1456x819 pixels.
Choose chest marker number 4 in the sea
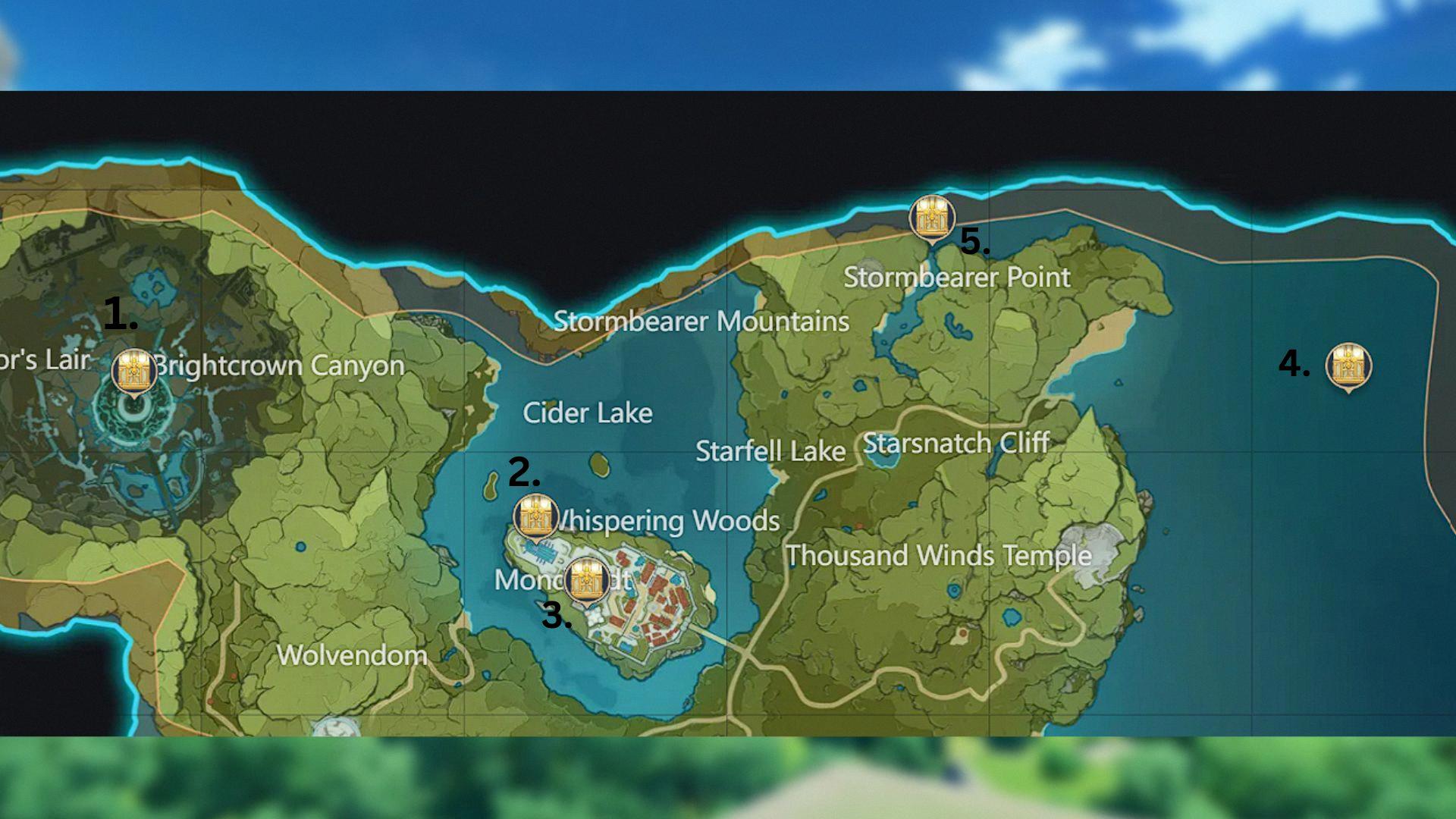click(1348, 366)
